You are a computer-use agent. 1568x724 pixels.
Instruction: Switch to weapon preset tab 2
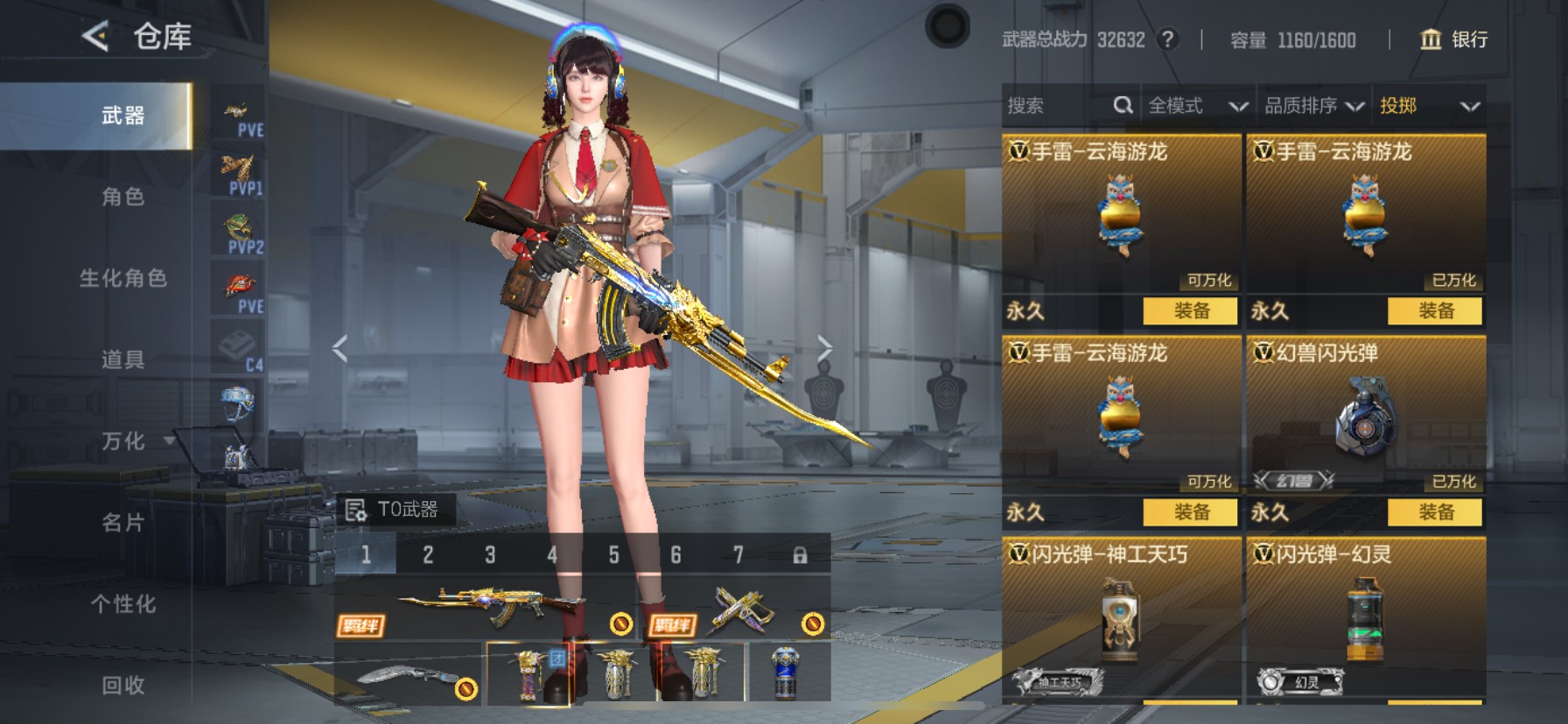pyautogui.click(x=428, y=553)
